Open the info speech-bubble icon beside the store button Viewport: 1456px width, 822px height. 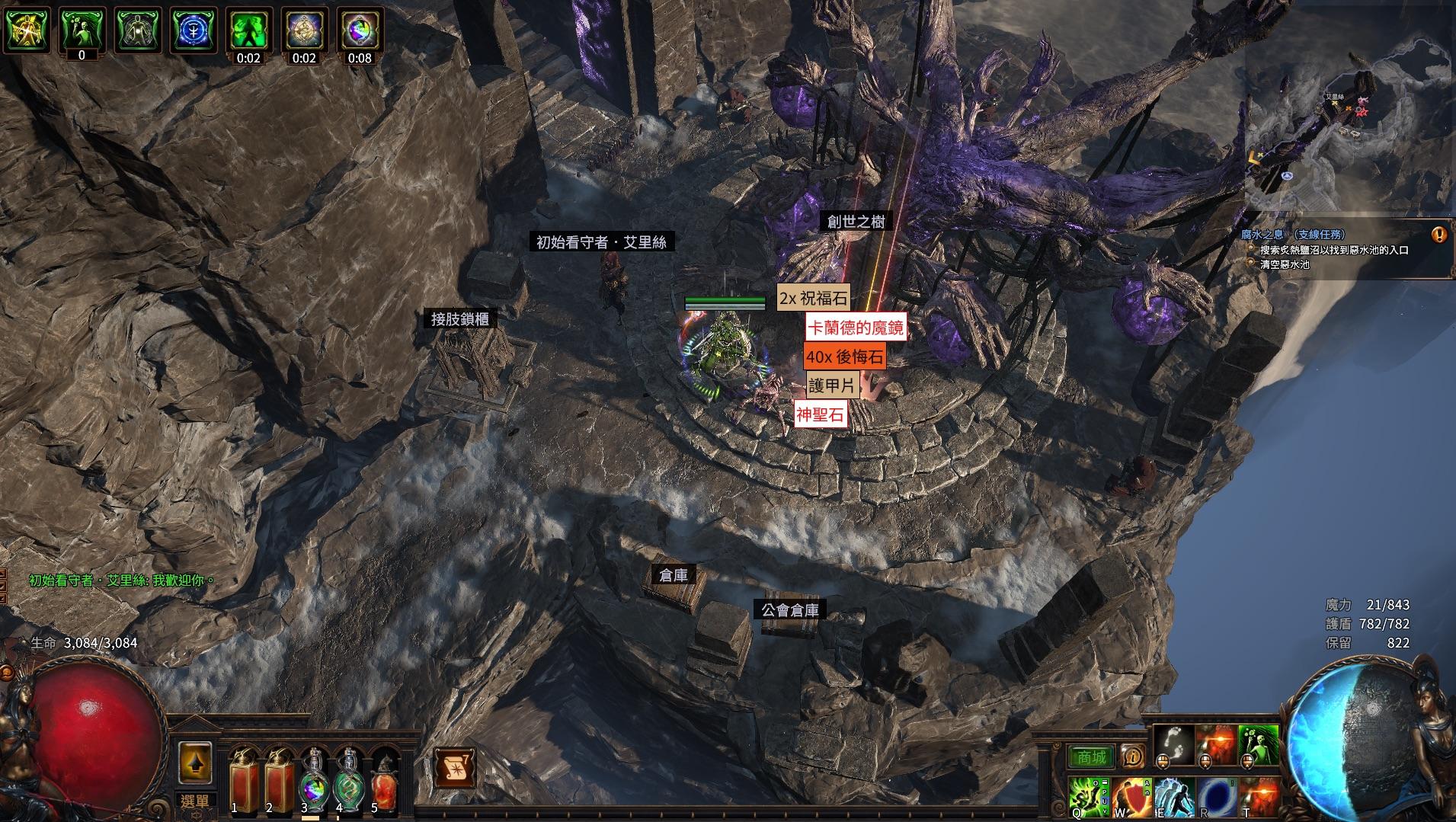pyautogui.click(x=1133, y=757)
